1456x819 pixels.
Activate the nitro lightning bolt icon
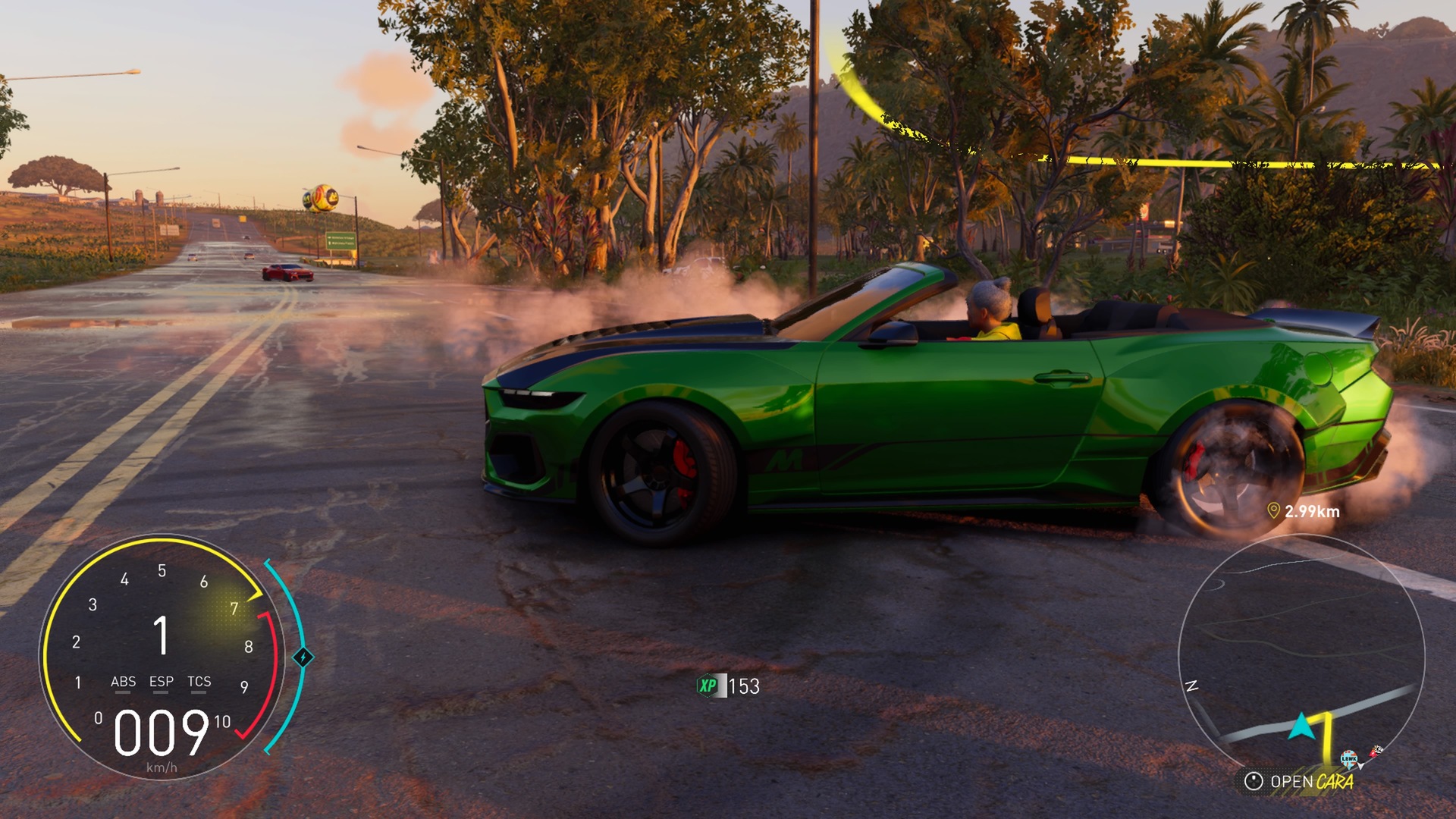point(303,657)
